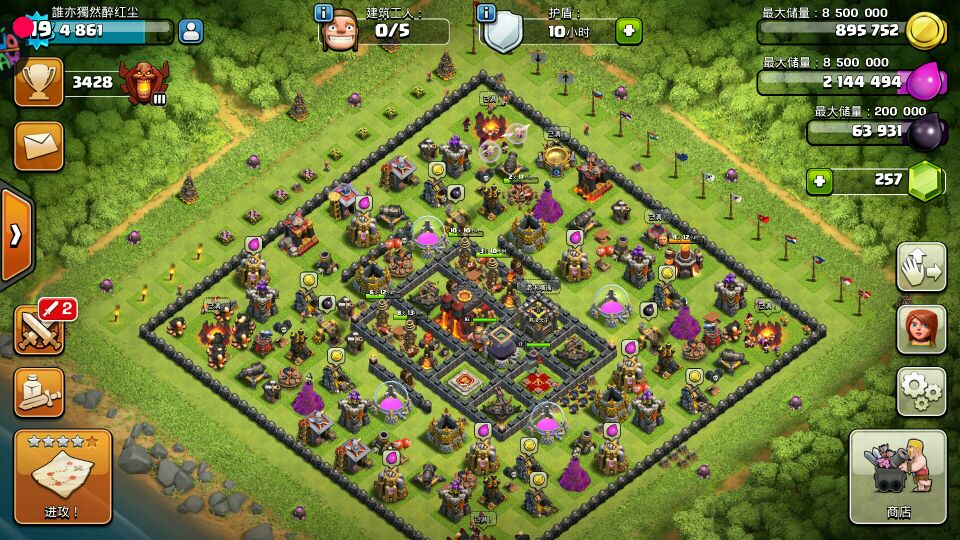The image size is (960, 540).
Task: Add shield time with green plus
Action: click(x=628, y=31)
